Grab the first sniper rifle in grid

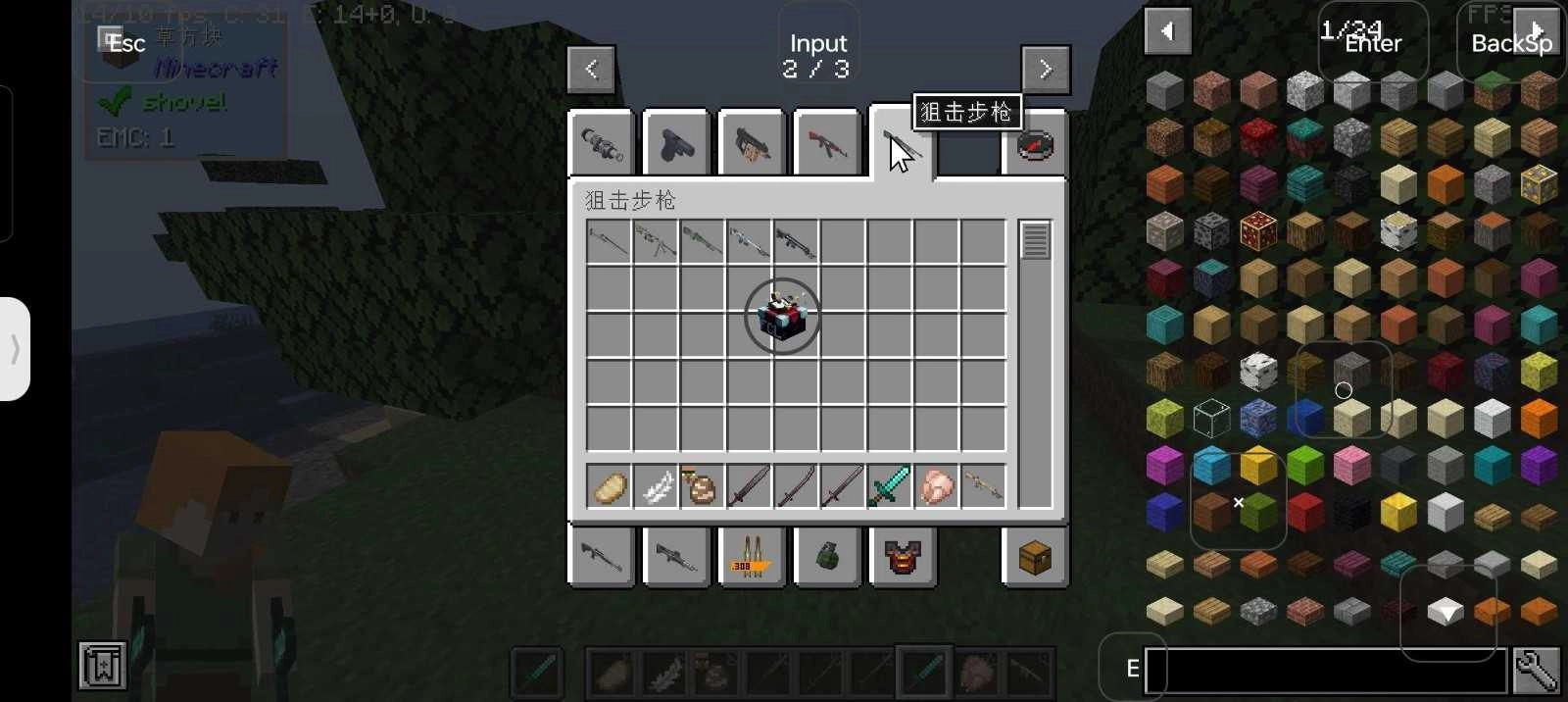[609, 241]
